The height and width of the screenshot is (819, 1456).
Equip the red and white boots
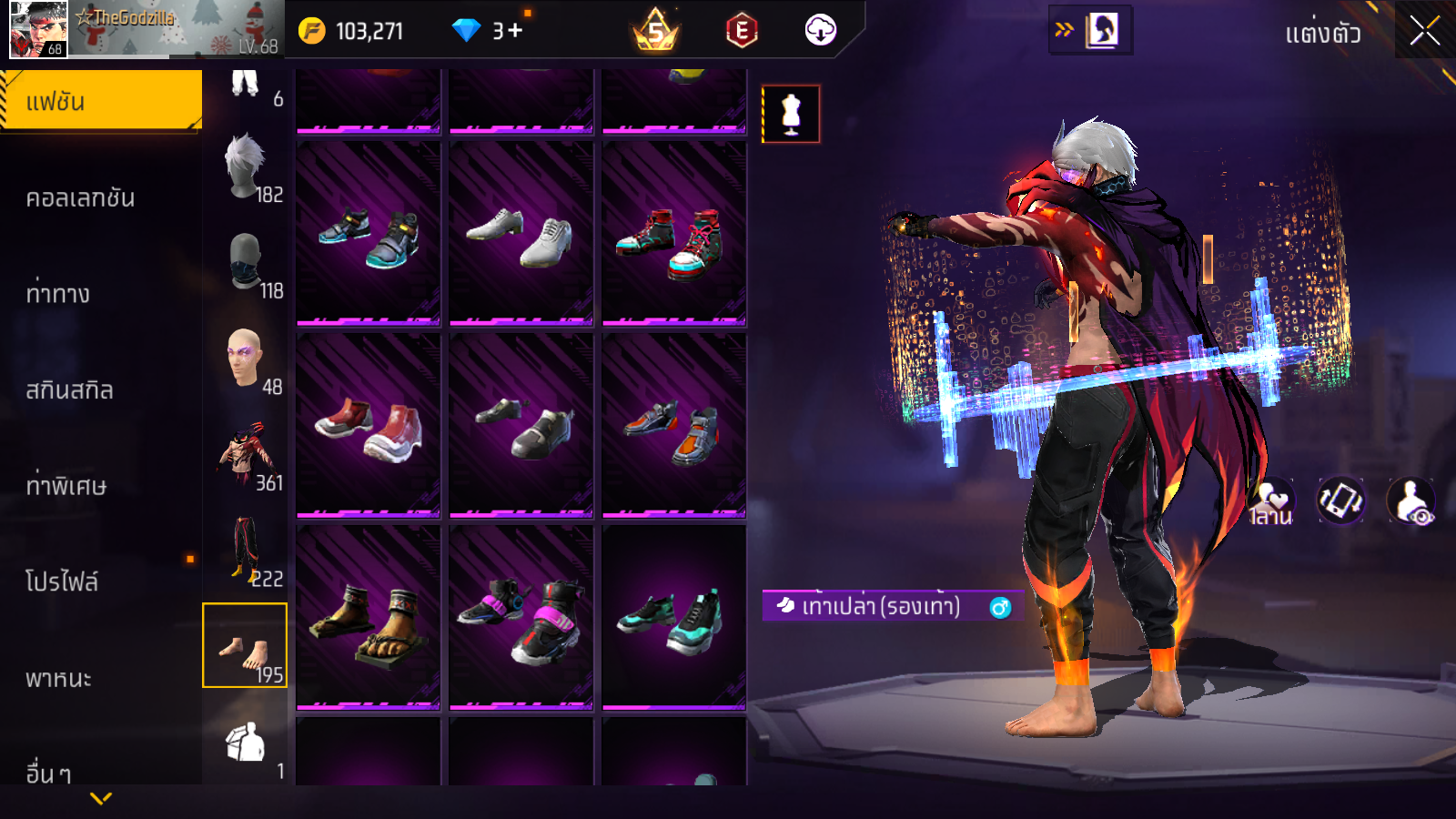pyautogui.click(x=369, y=426)
